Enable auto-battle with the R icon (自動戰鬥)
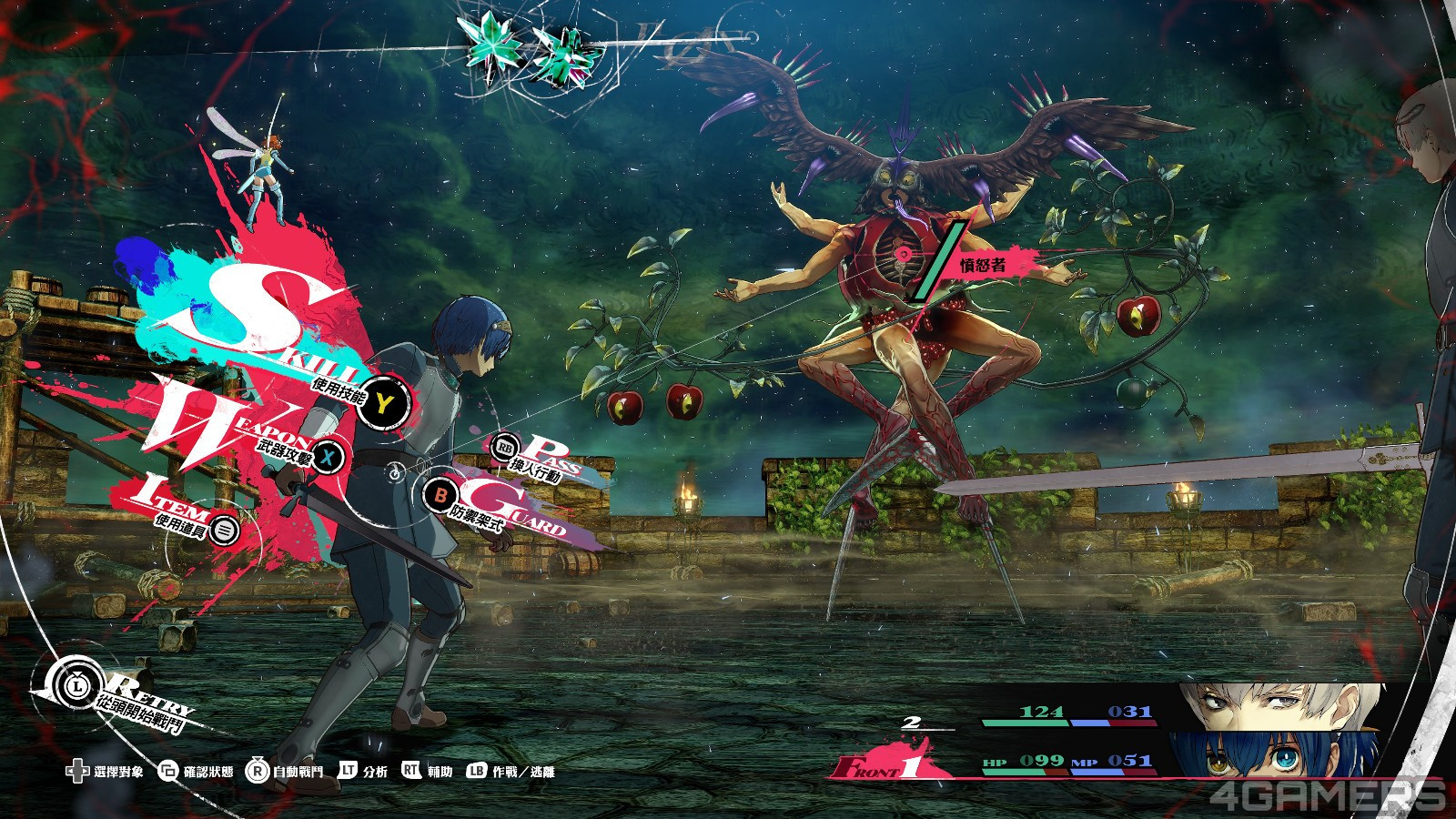 point(258,771)
